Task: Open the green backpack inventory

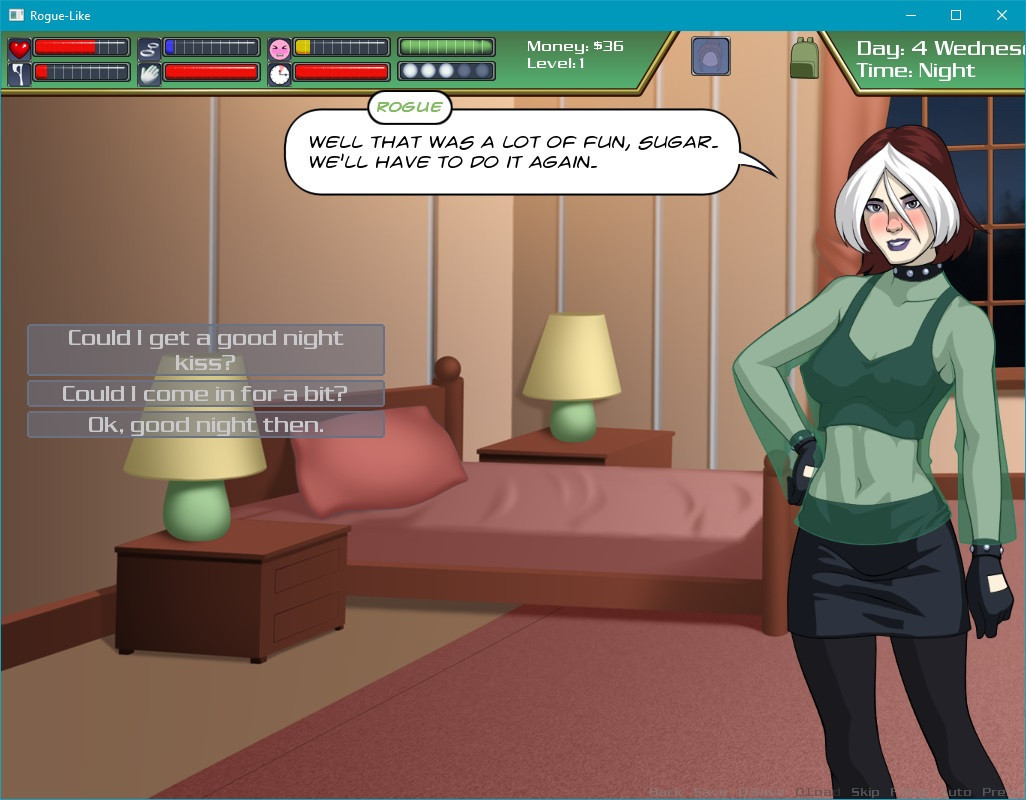Action: click(804, 58)
